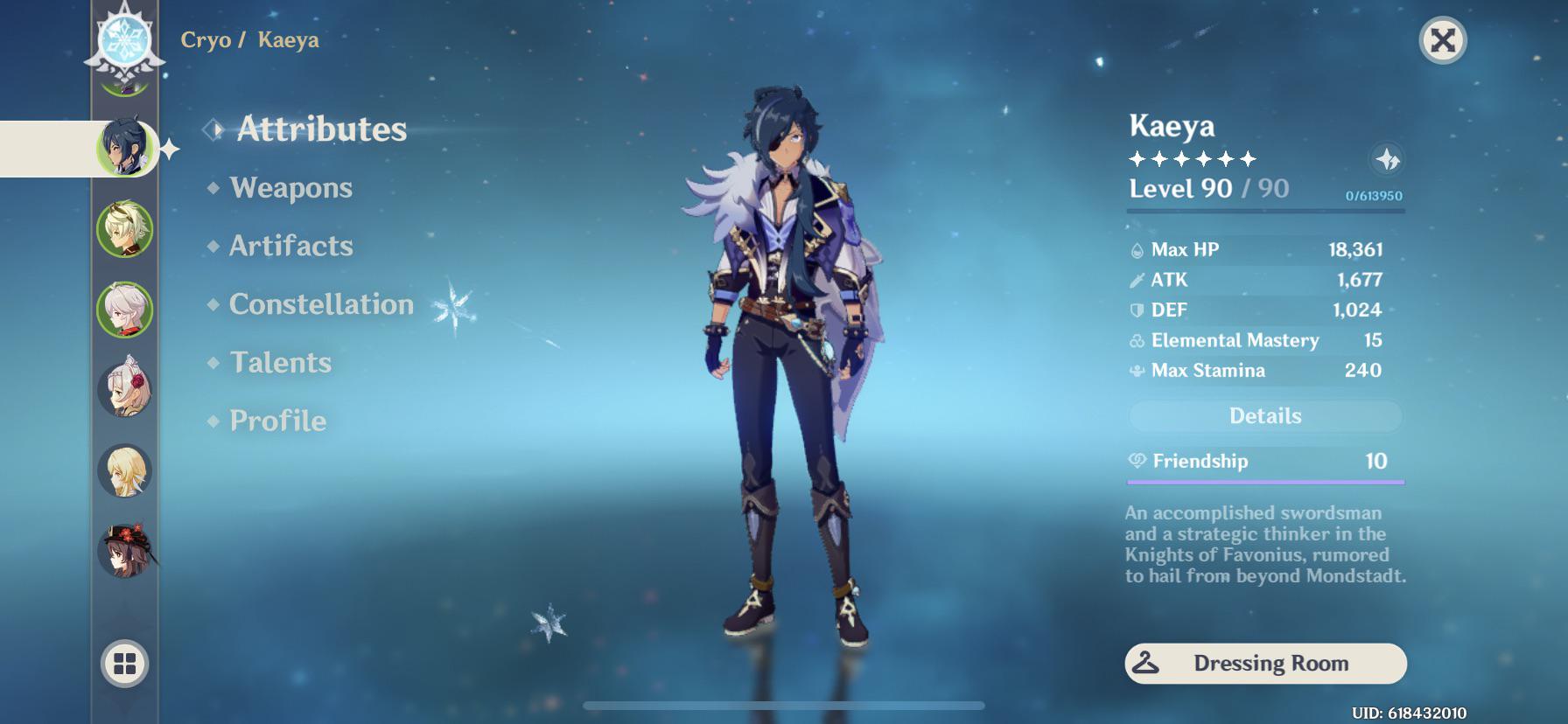This screenshot has height=724, width=1568.
Task: Click the Friendship level row
Action: click(1265, 462)
